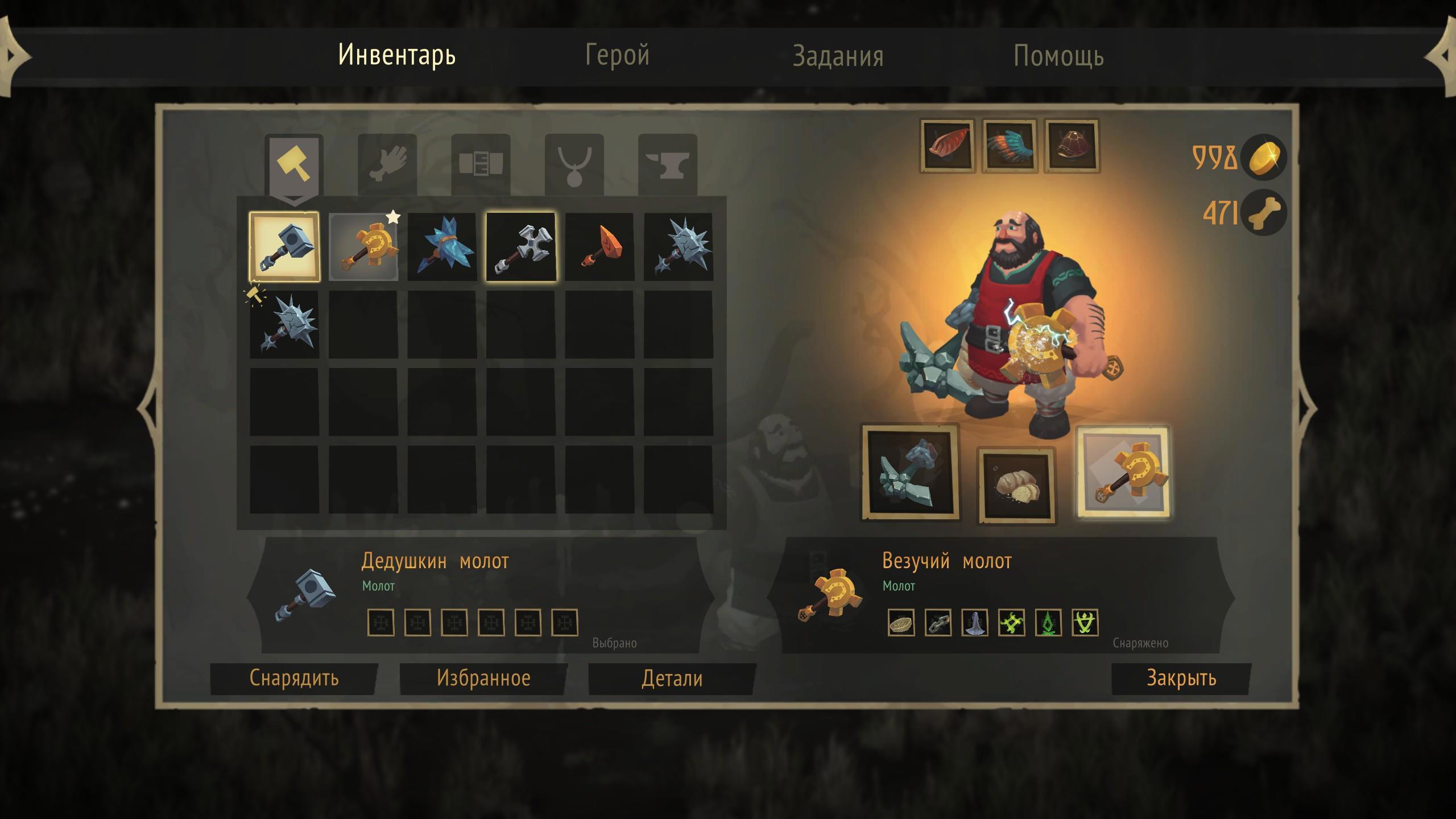Select the Инвентарь tab

click(x=397, y=55)
